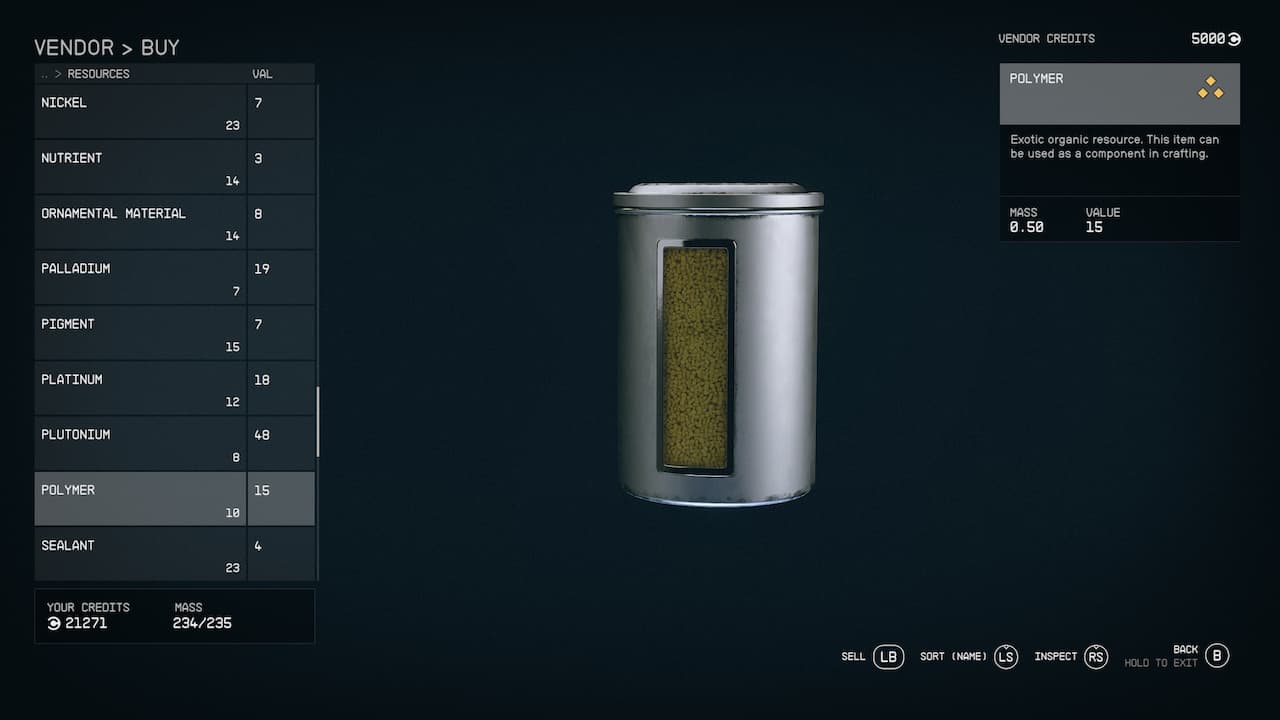Open the '..' parent breadcrumb
The height and width of the screenshot is (720, 1280).
44,73
